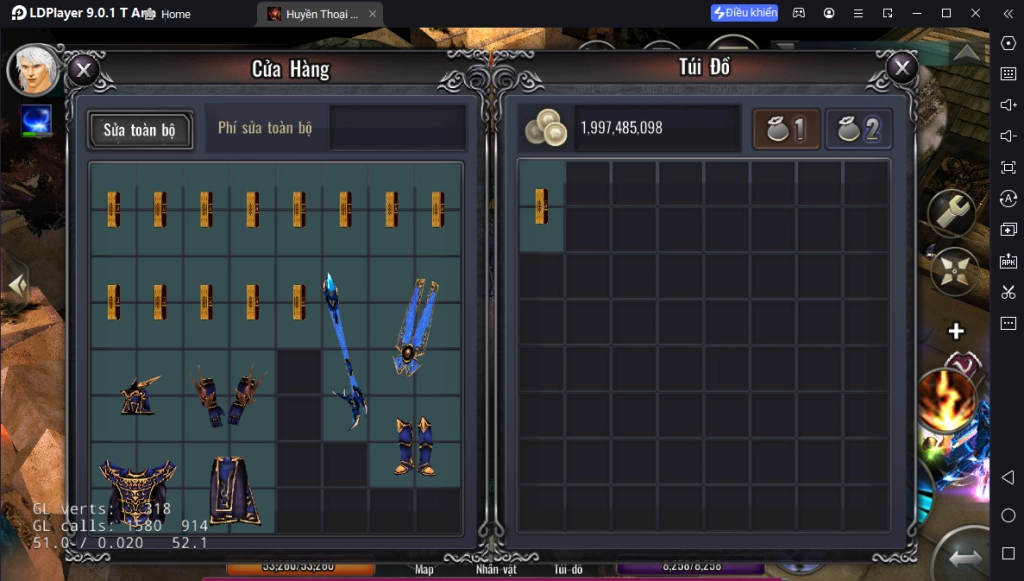Switch to bag tab 2
Screen dimensions: 1024x581
click(859, 129)
